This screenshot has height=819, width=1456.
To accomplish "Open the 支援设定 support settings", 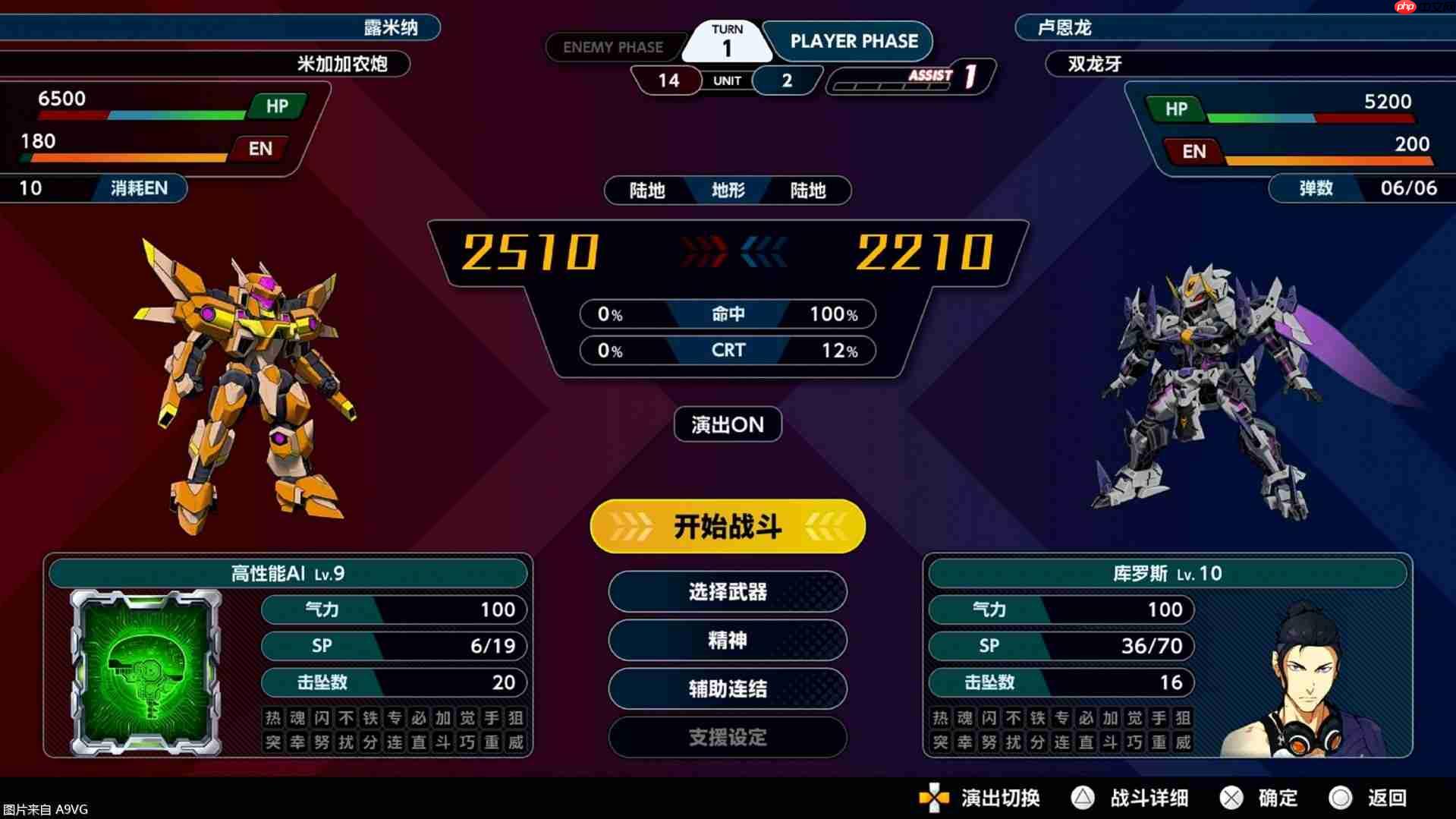I will pos(726,737).
